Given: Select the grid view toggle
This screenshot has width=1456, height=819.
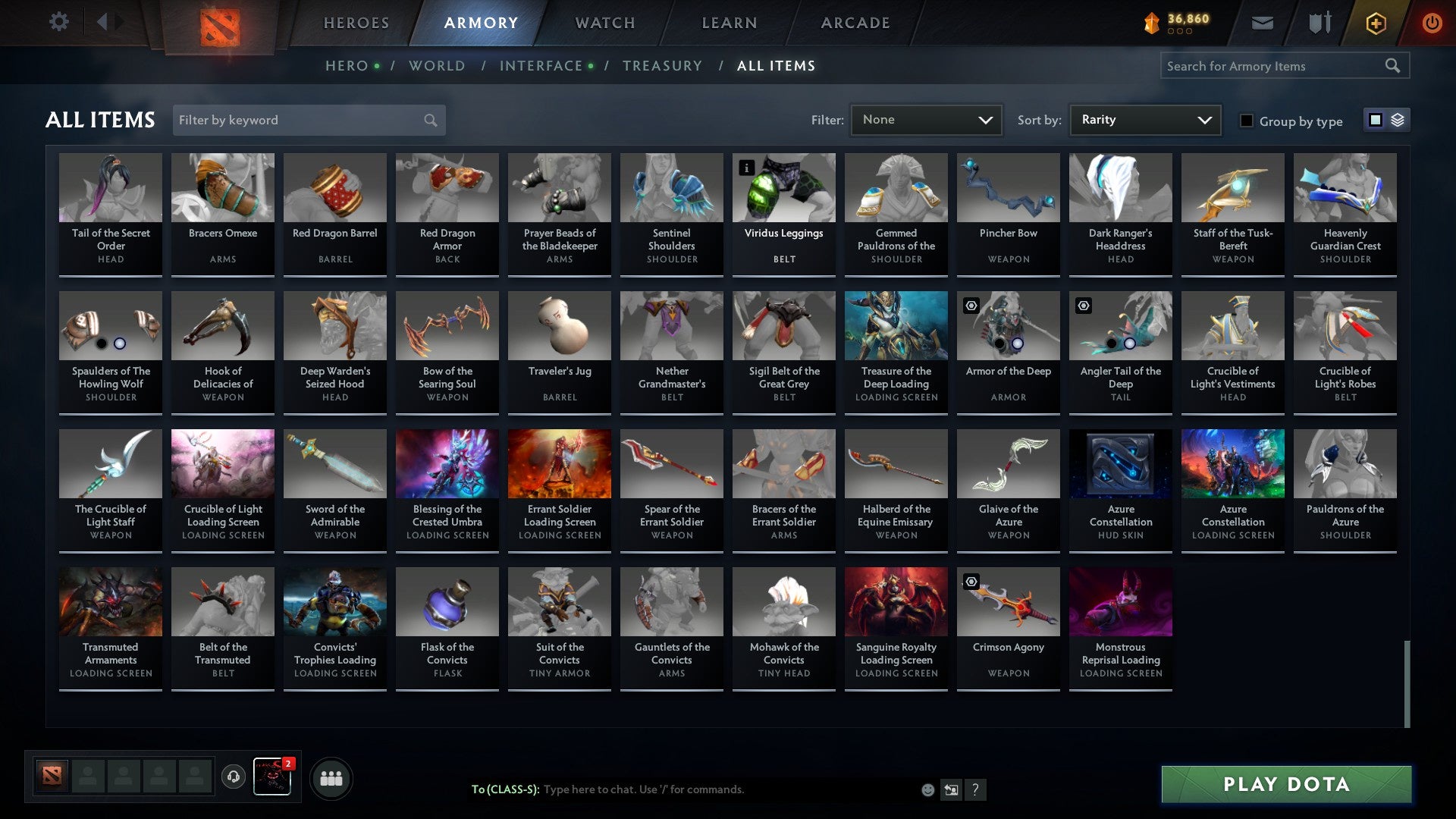Looking at the screenshot, I should (1376, 120).
